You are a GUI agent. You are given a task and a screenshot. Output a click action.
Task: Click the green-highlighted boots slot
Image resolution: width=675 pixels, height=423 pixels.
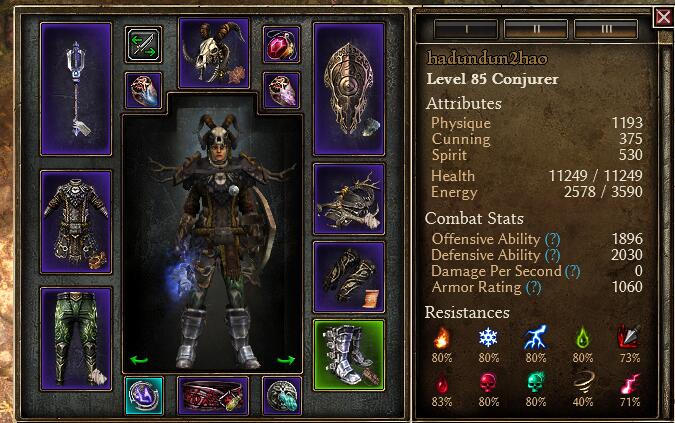coord(350,354)
